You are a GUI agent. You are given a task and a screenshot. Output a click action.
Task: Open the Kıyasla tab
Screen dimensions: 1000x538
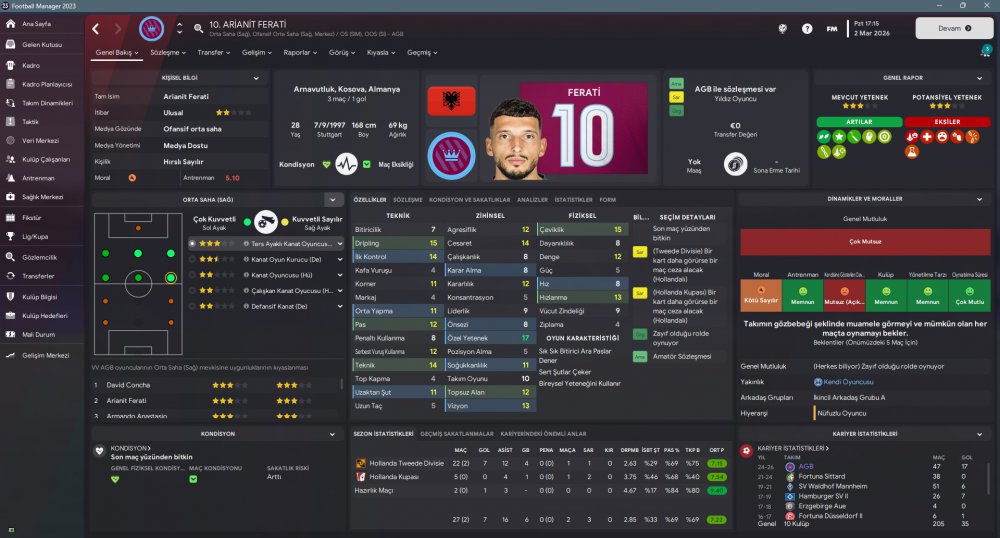click(381, 52)
